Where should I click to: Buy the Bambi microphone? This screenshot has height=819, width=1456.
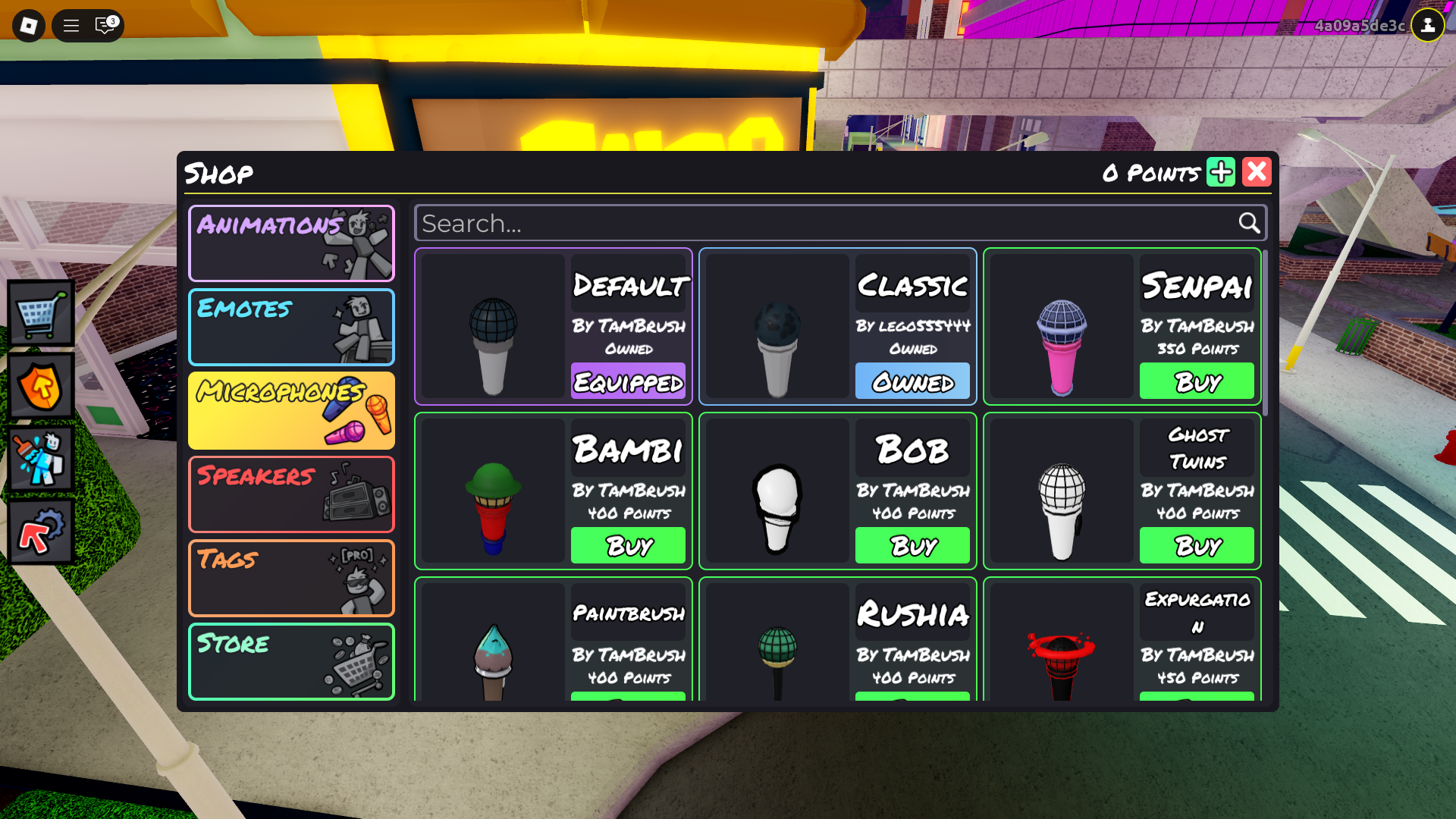click(x=628, y=545)
